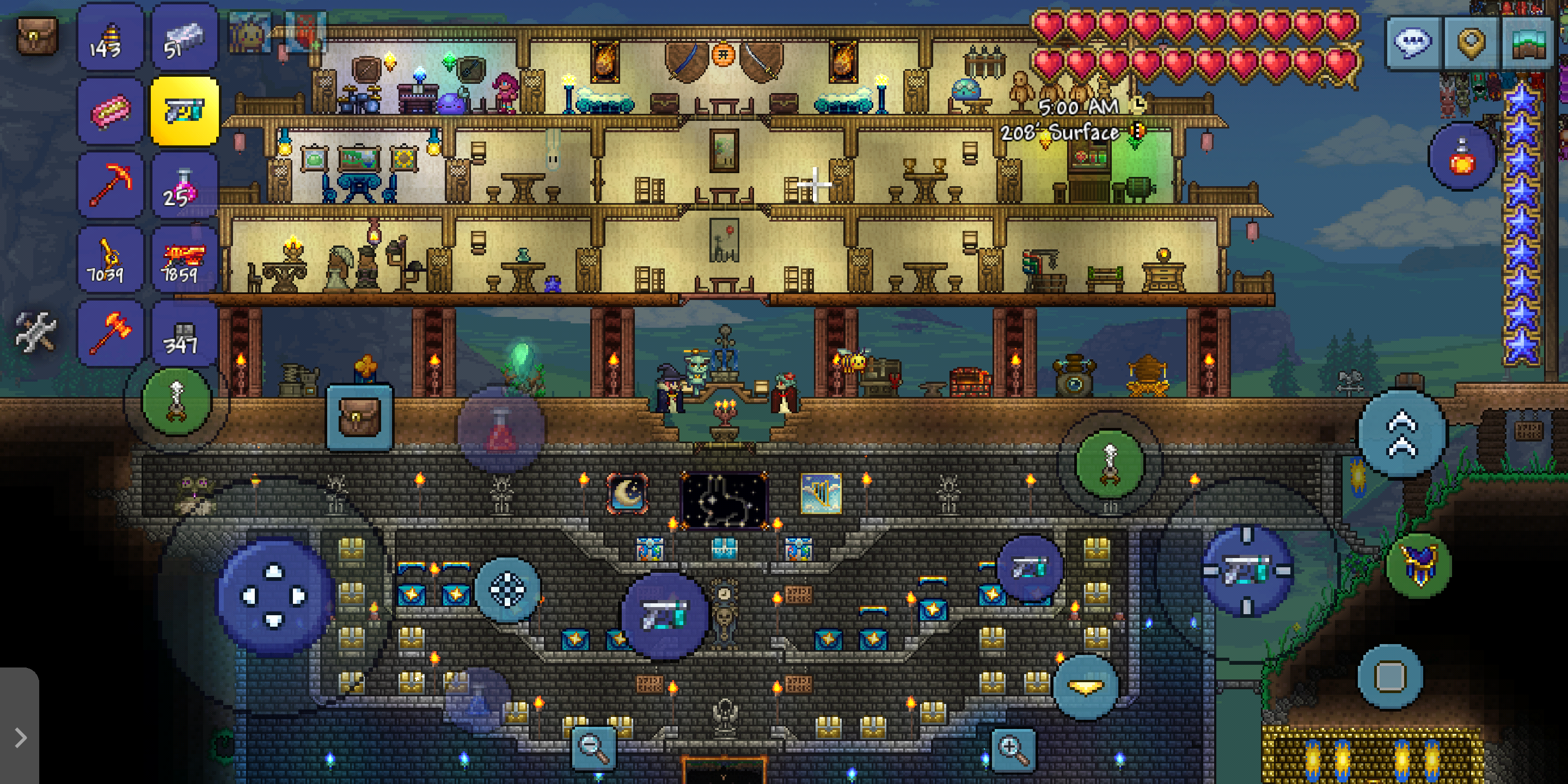Select the hotbar slot with 143 items

point(109,38)
